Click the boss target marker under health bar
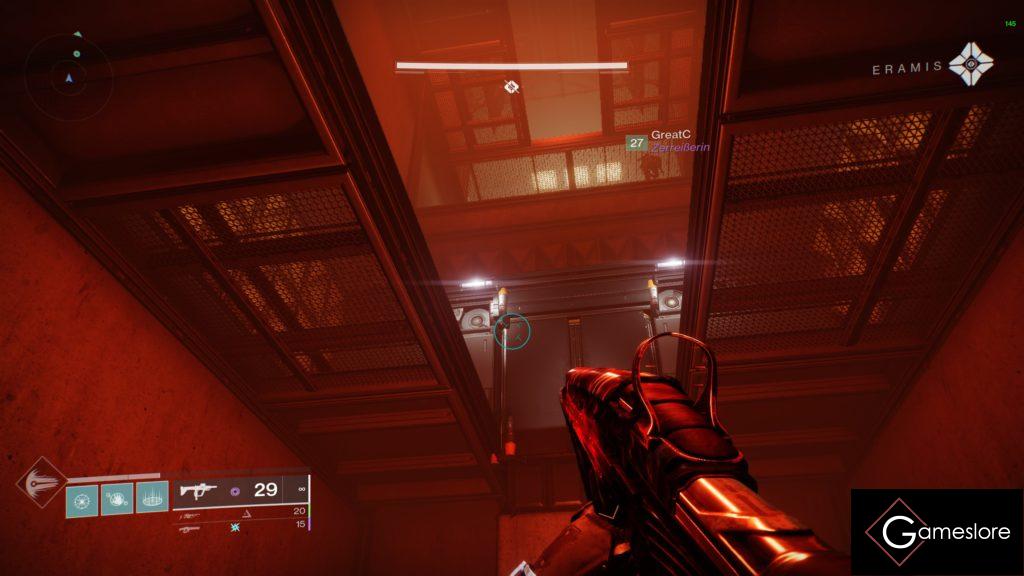 [x=511, y=87]
